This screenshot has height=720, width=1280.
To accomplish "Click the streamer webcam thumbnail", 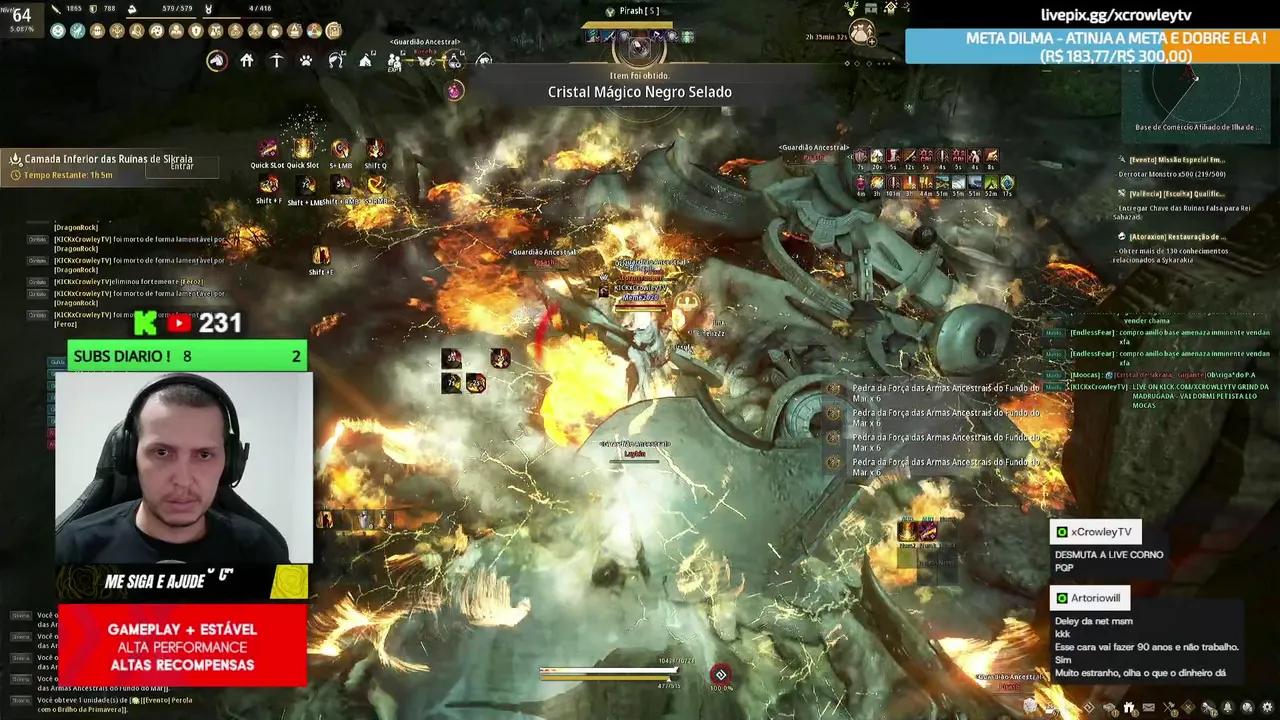I will (183, 470).
